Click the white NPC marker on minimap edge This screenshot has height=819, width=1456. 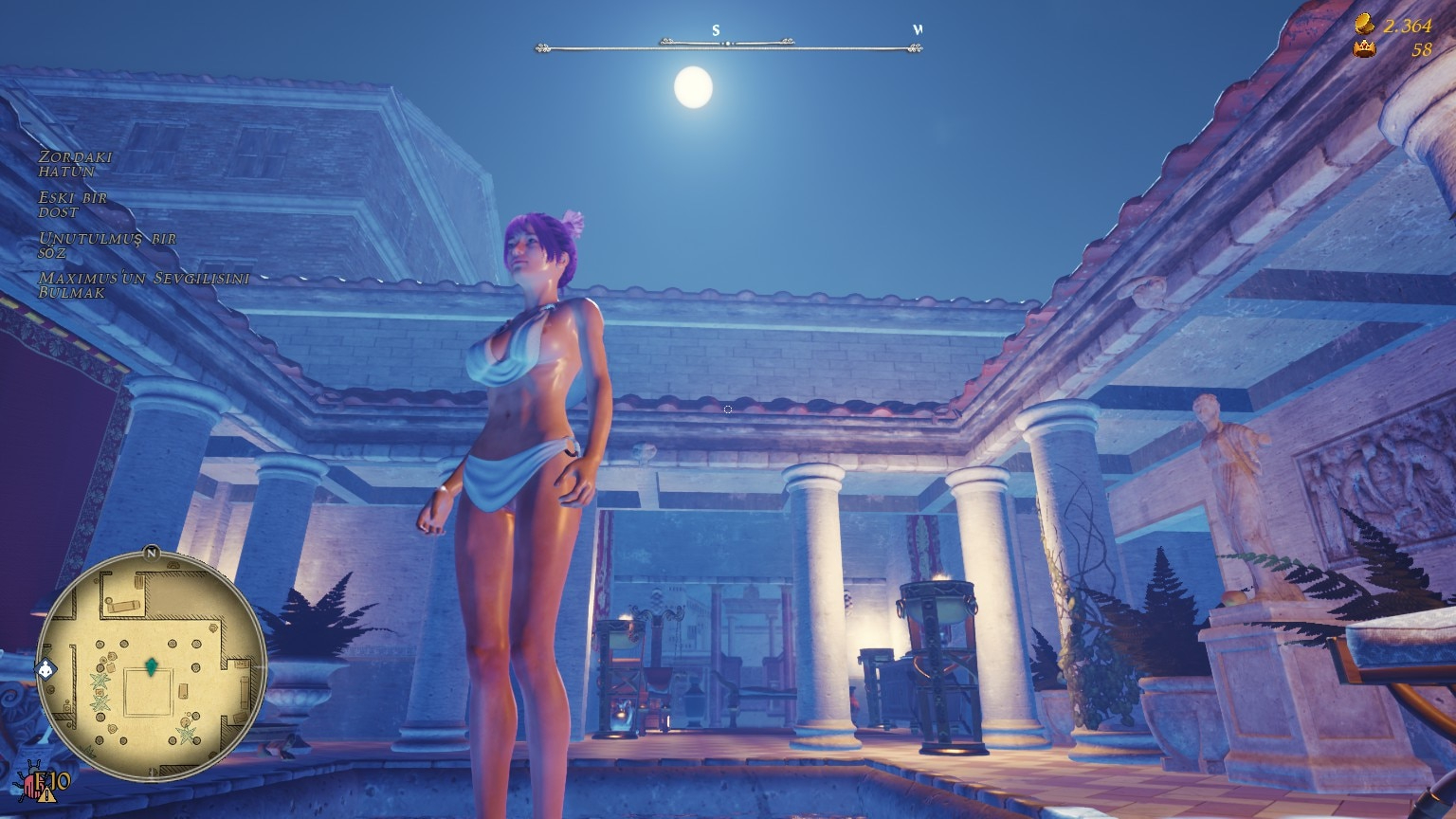coord(46,670)
